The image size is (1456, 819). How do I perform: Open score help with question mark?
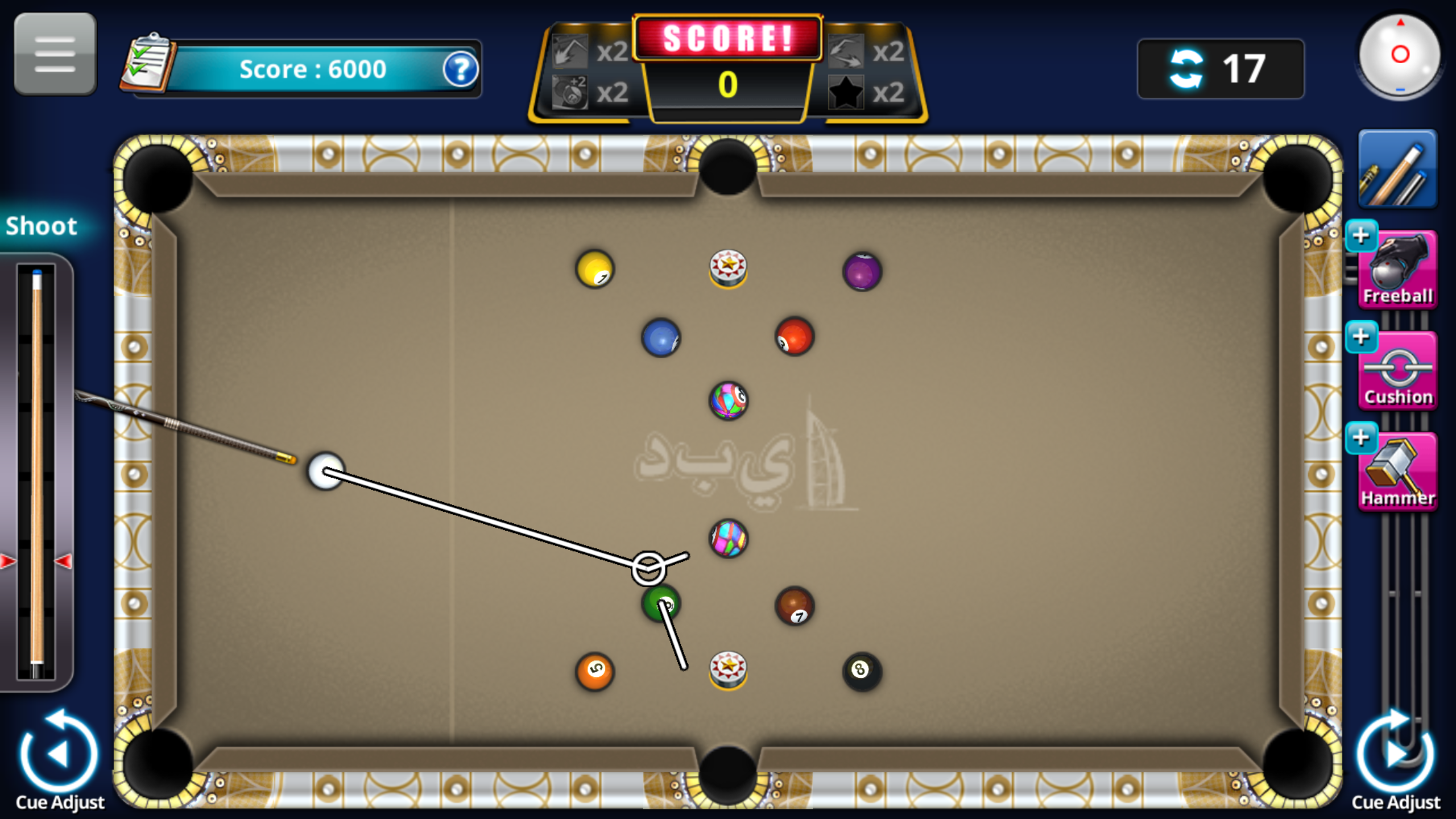tap(462, 69)
